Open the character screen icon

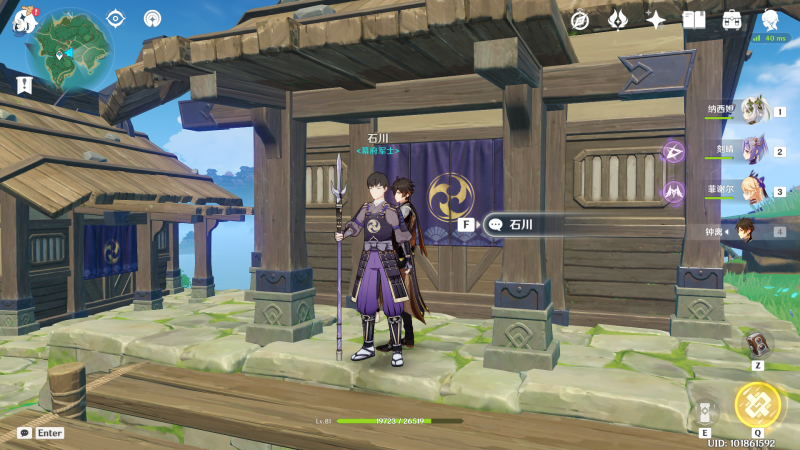coord(770,20)
